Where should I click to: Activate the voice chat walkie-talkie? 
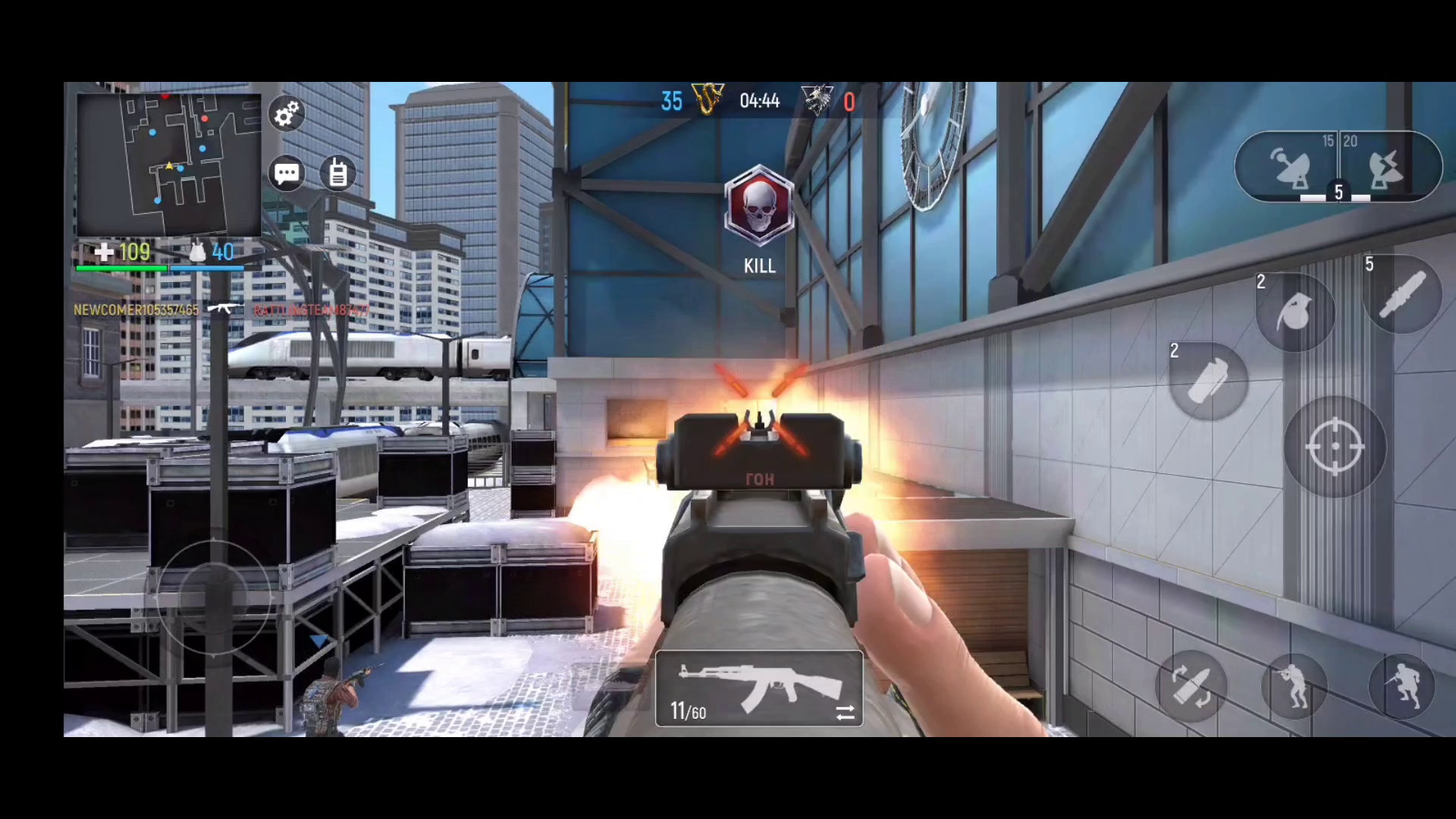pos(337,173)
